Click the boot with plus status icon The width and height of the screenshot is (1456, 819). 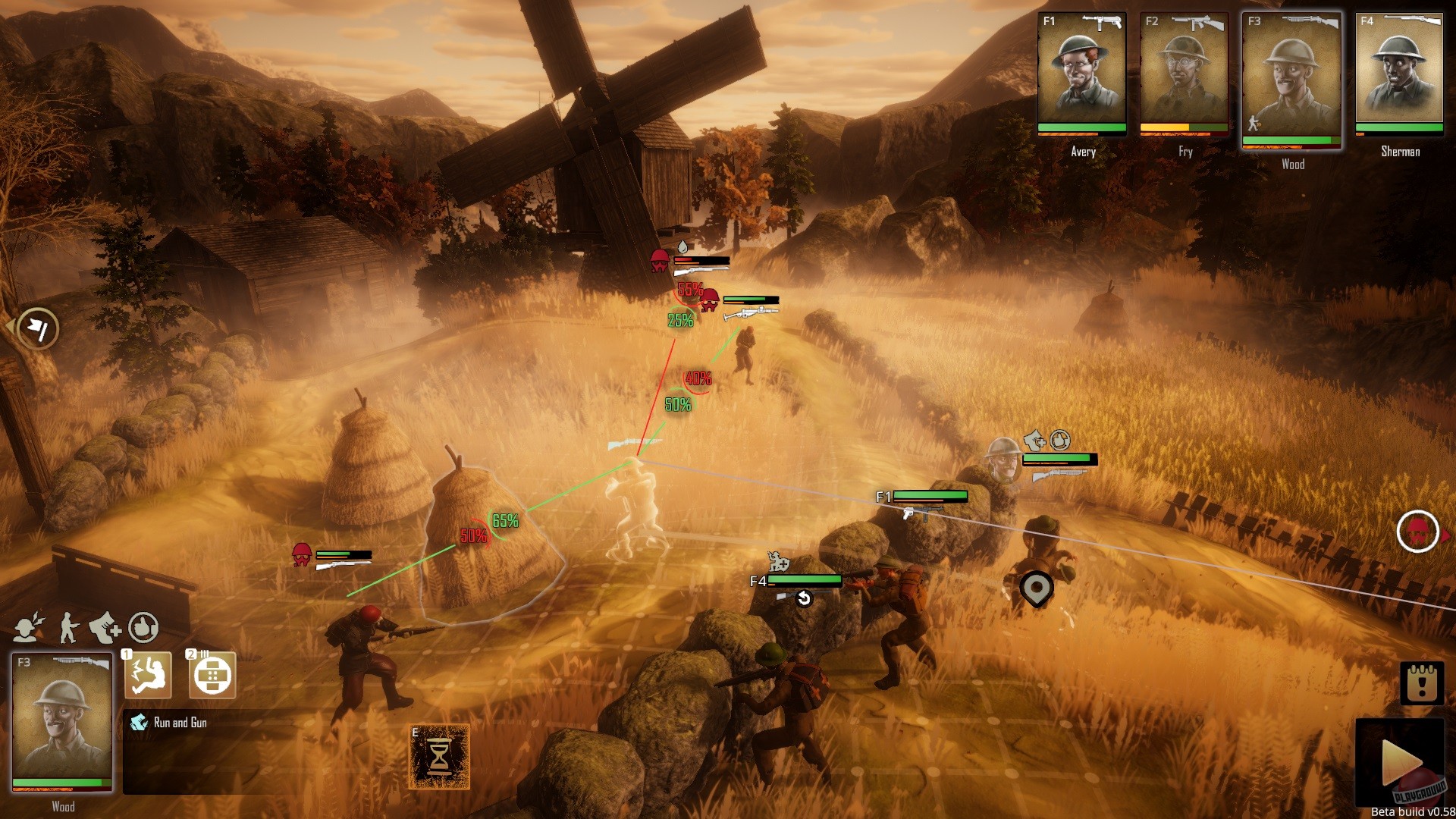105,627
